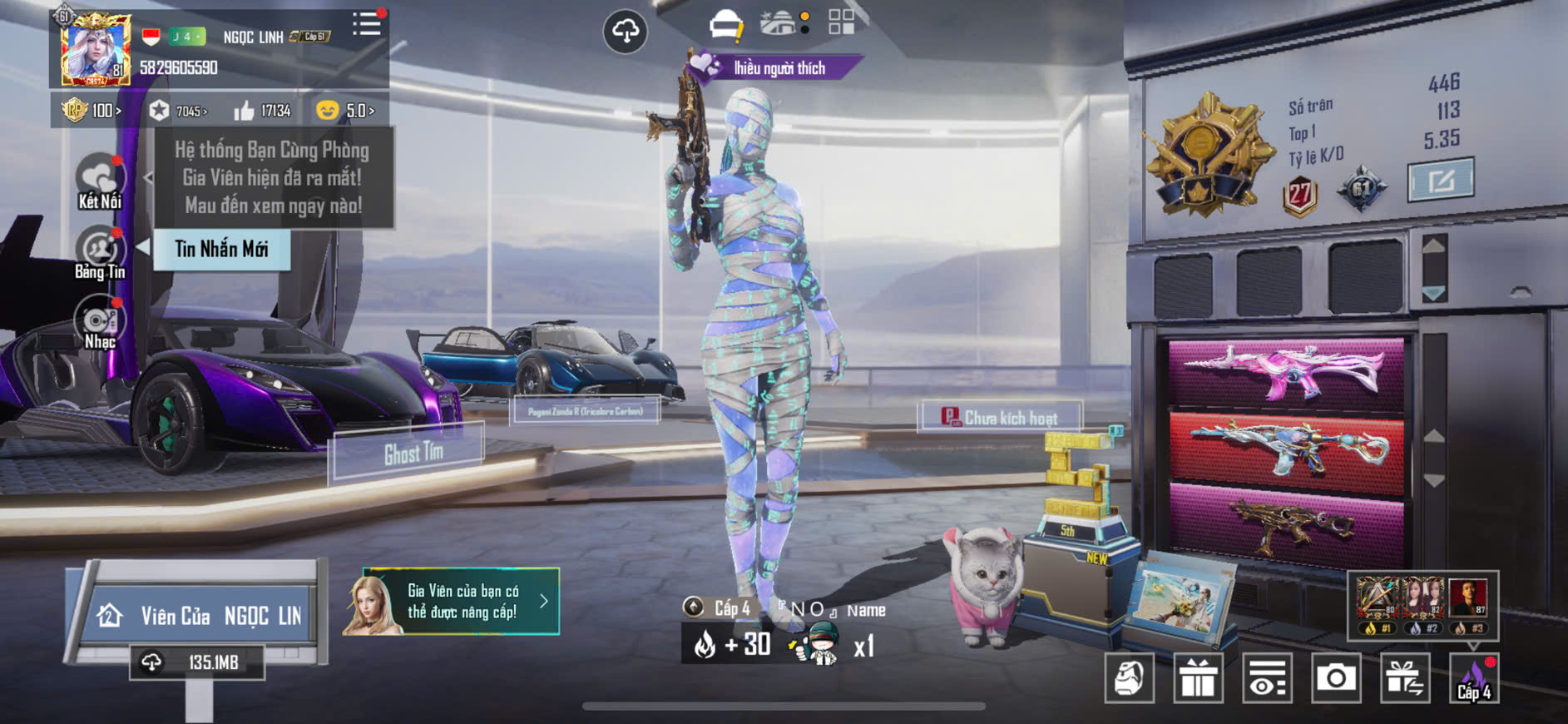Tap the Gia Viên upgrade notification banner
The height and width of the screenshot is (724, 1568).
[x=452, y=602]
